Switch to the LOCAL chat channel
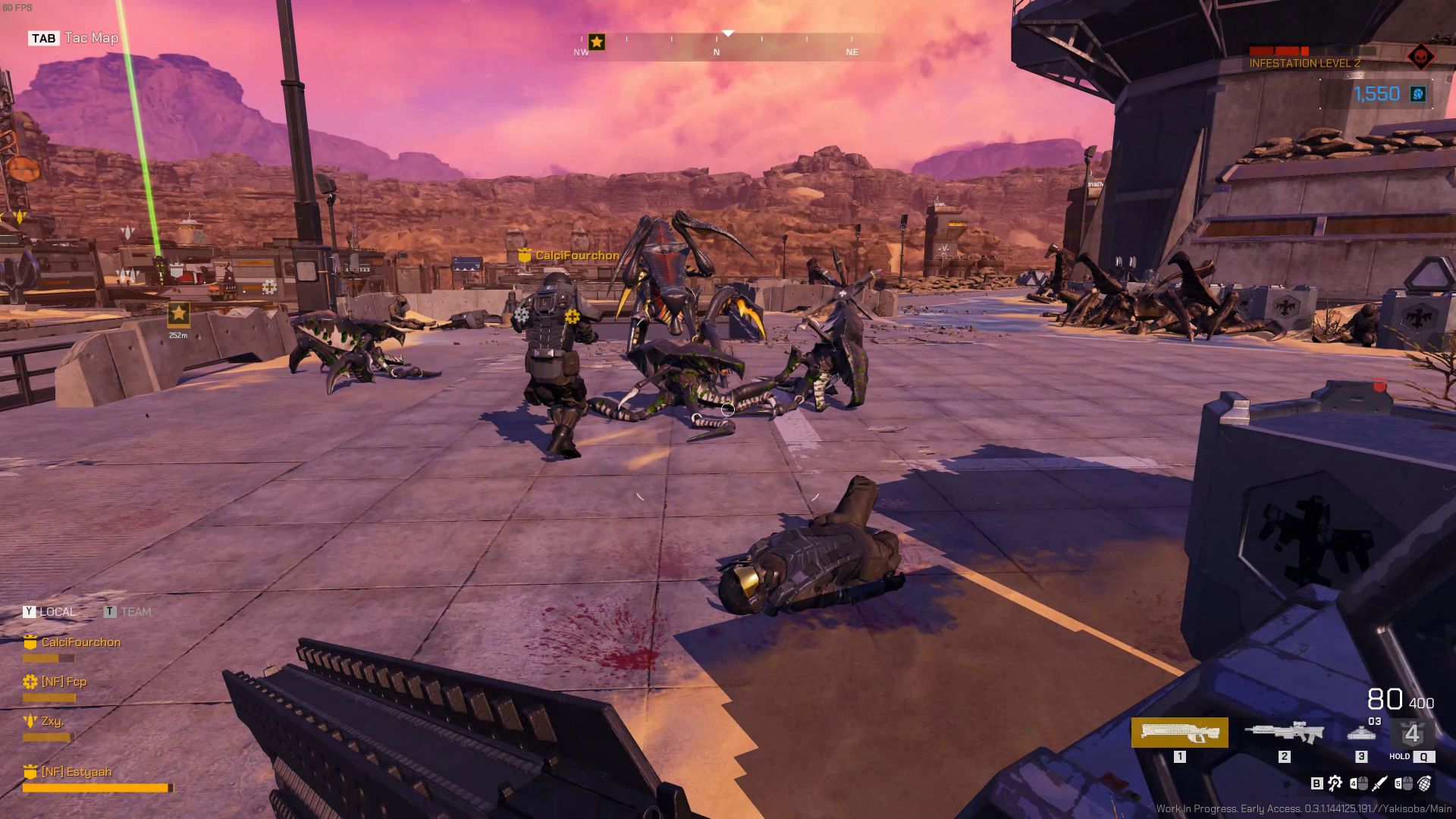Viewport: 1456px width, 819px height. (x=49, y=612)
